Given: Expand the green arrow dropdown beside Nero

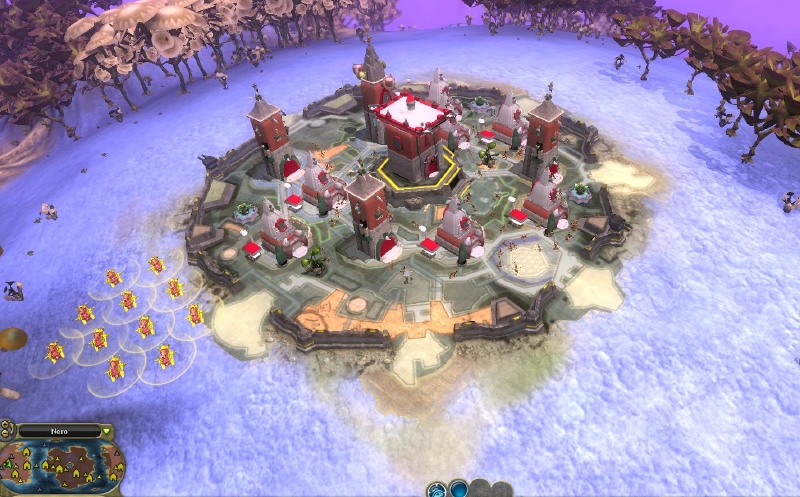Looking at the screenshot, I should (106, 431).
